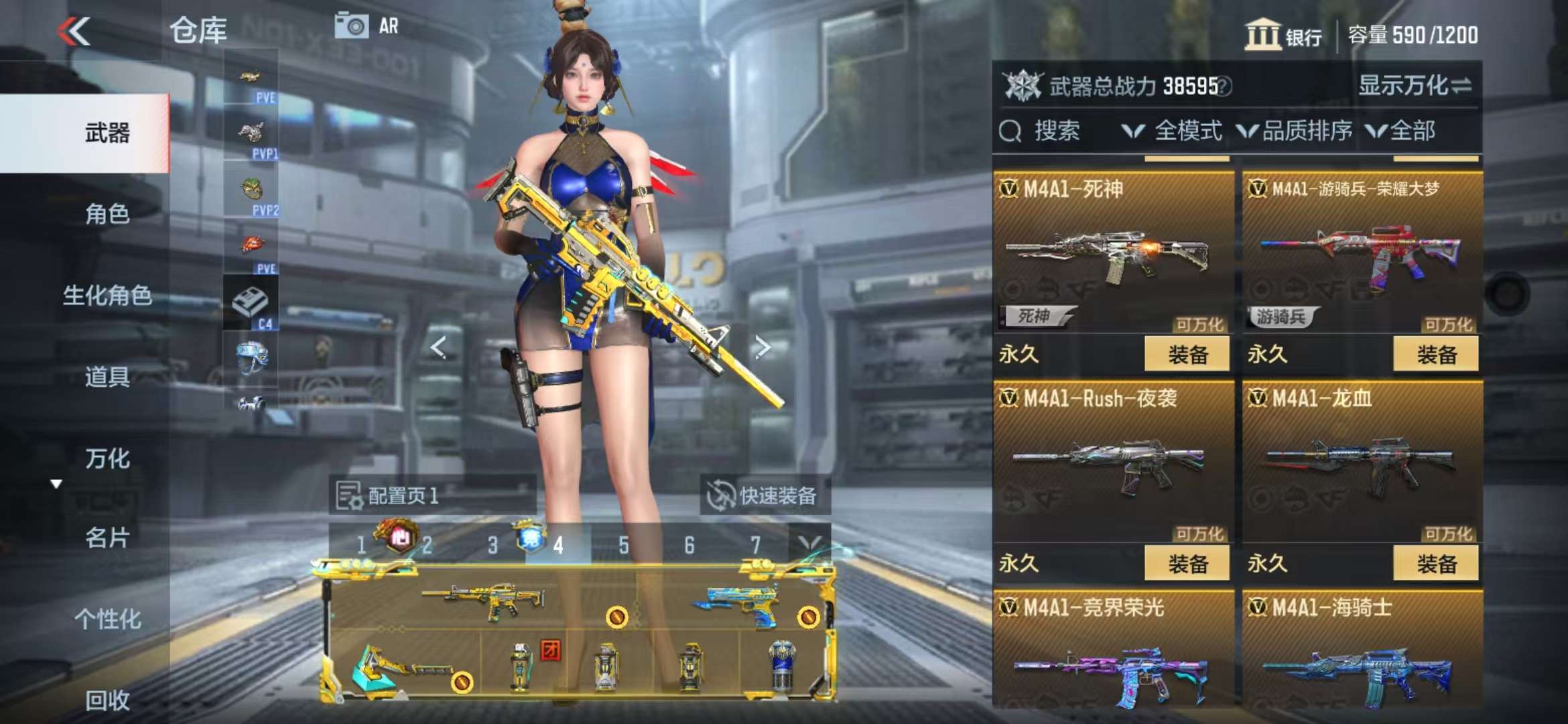Show the 名片 tab
This screenshot has height=724, width=1568.
point(107,538)
